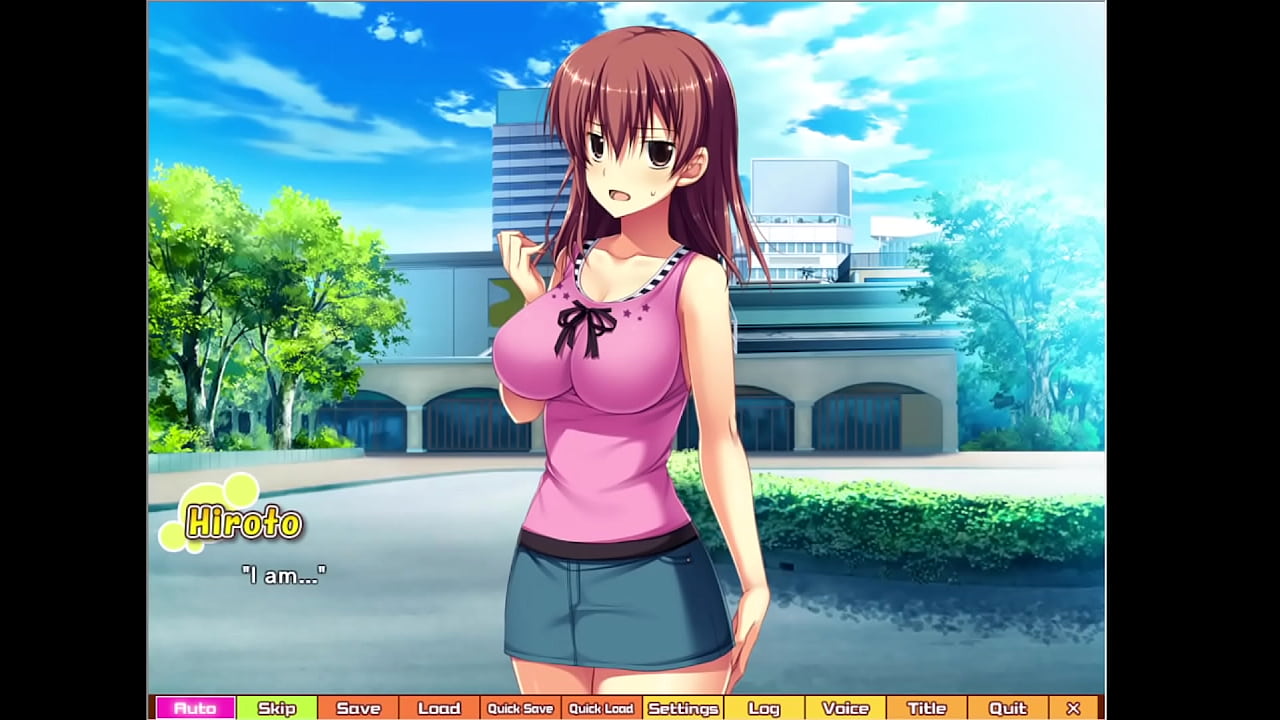Image resolution: width=1280 pixels, height=720 pixels.
Task: Hide the menu bar with the X
Action: (1073, 708)
